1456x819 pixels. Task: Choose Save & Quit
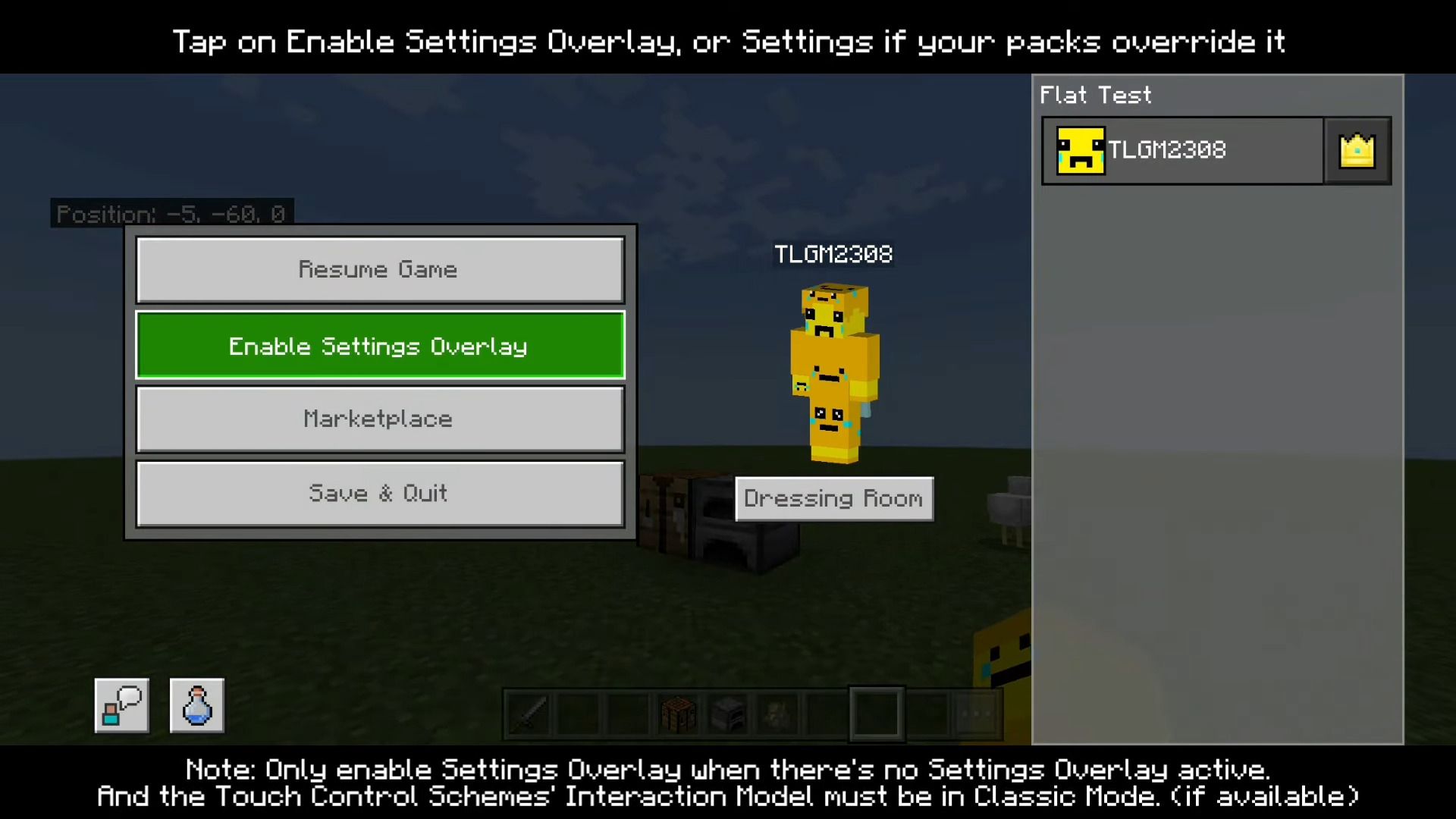[x=380, y=494]
